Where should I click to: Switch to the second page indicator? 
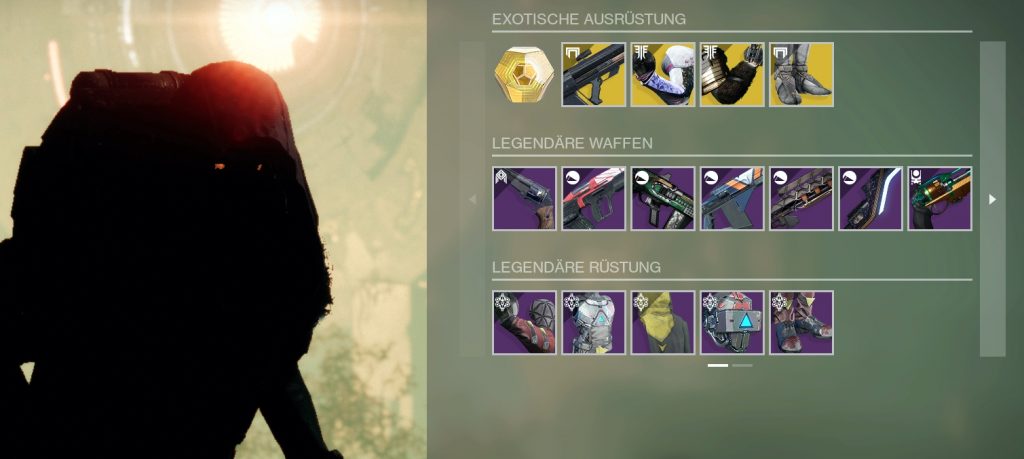743,366
